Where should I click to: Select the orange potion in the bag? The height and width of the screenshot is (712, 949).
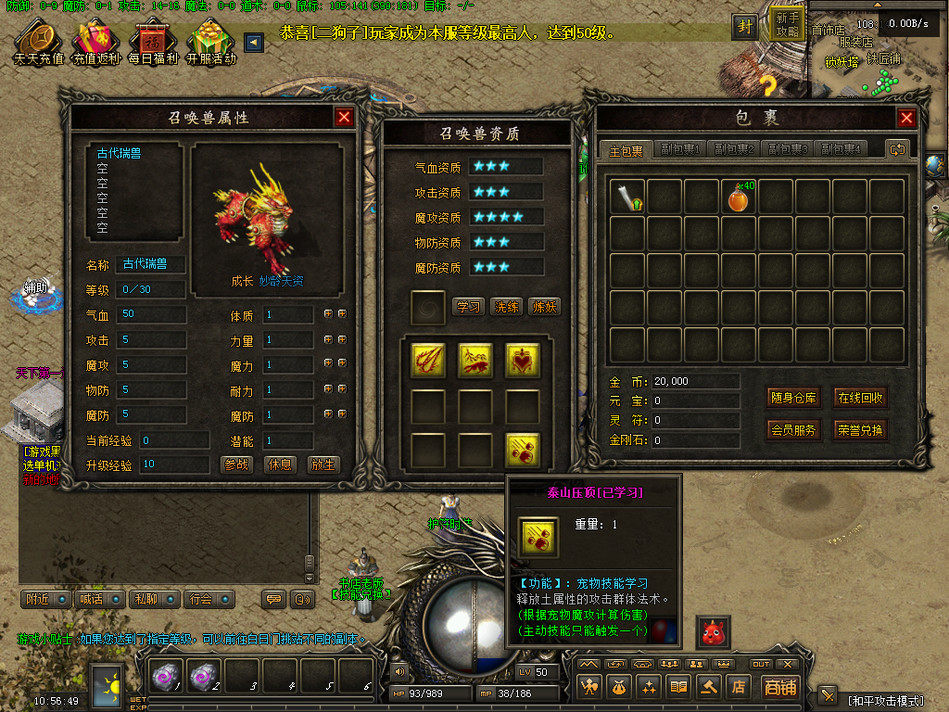click(738, 197)
